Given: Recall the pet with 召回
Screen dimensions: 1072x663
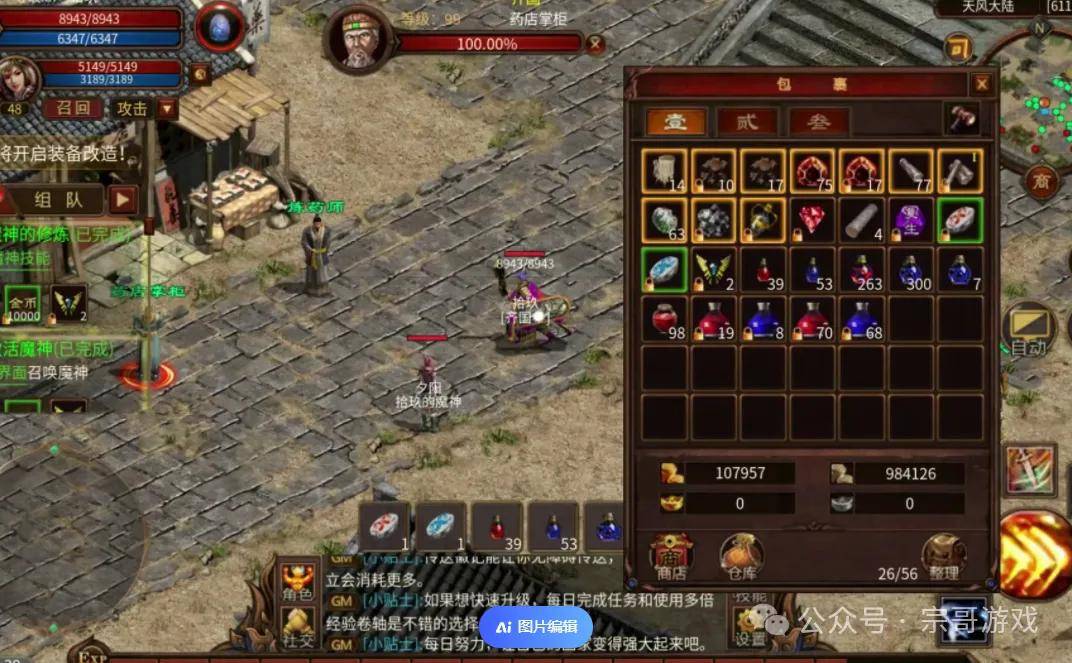Looking at the screenshot, I should [x=72, y=108].
